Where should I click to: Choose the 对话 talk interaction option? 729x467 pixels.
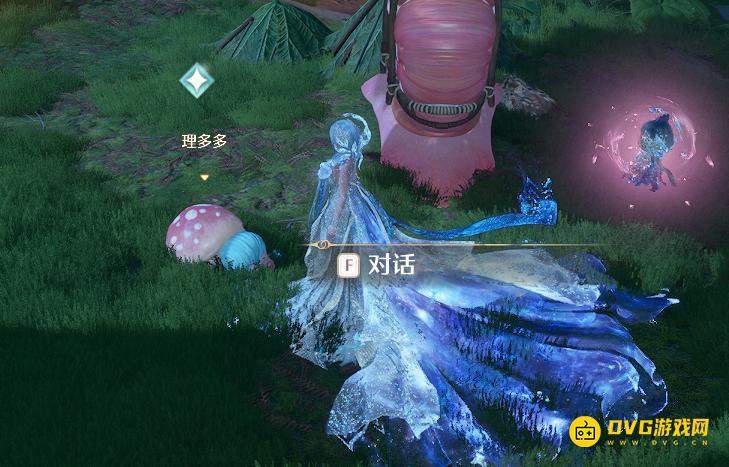pyautogui.click(x=377, y=265)
